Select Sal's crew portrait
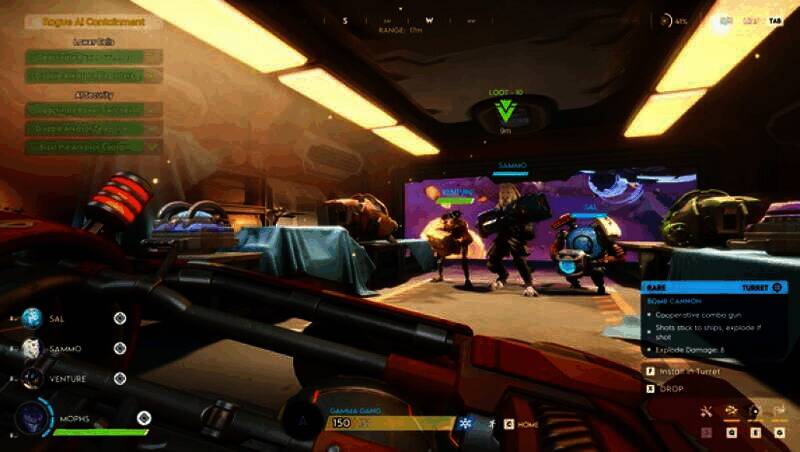This screenshot has height=452, width=800. tap(33, 318)
